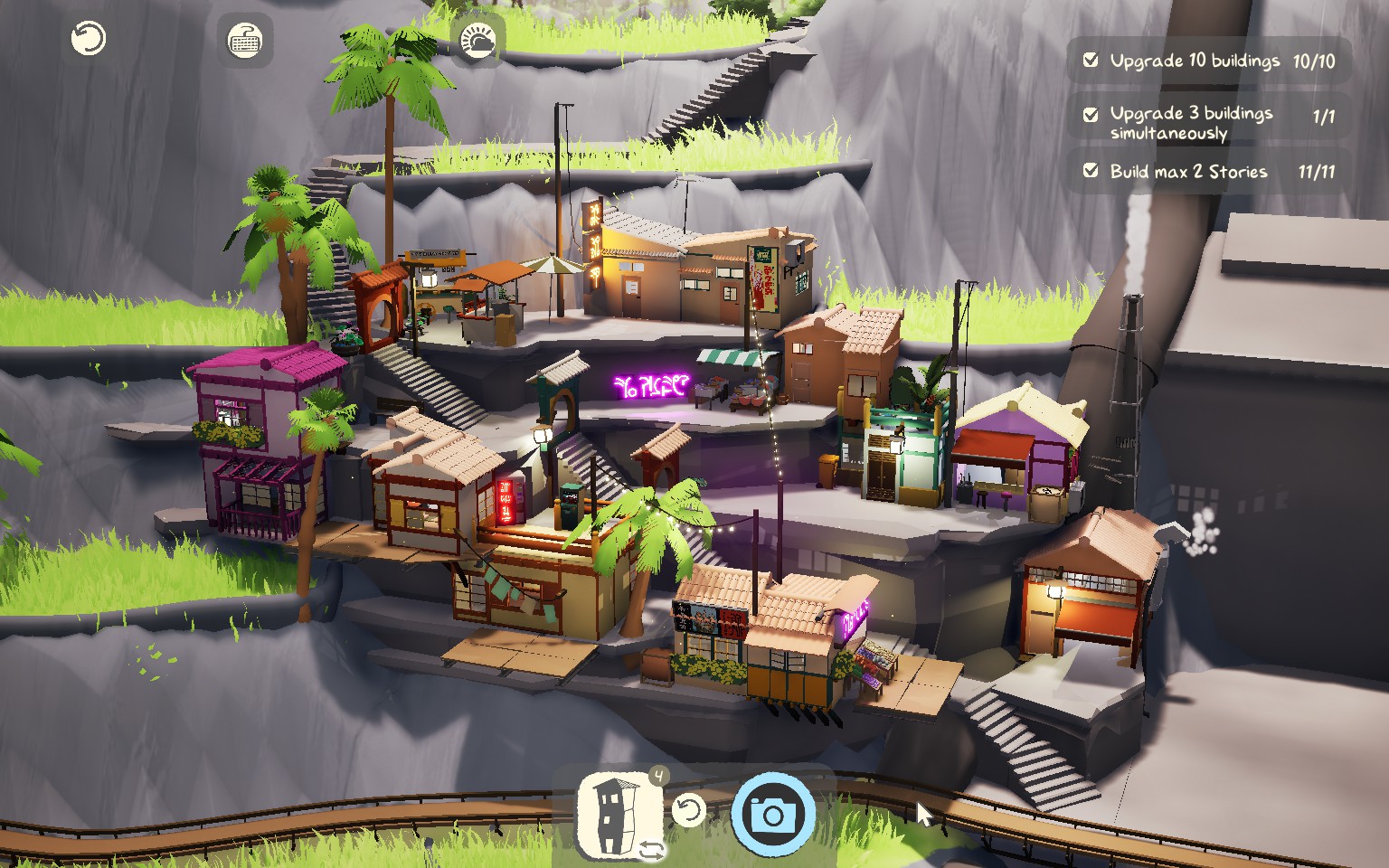Open the keyboard controls icon
The image size is (1389, 868).
click(x=245, y=41)
